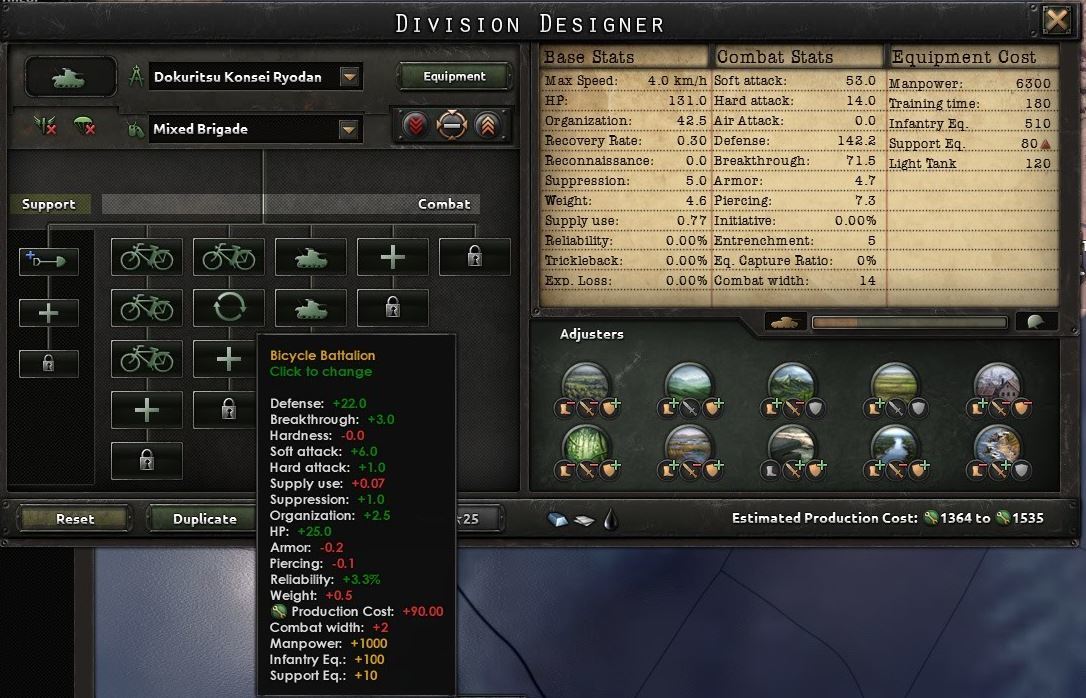Reset the division template changes

pos(75,519)
